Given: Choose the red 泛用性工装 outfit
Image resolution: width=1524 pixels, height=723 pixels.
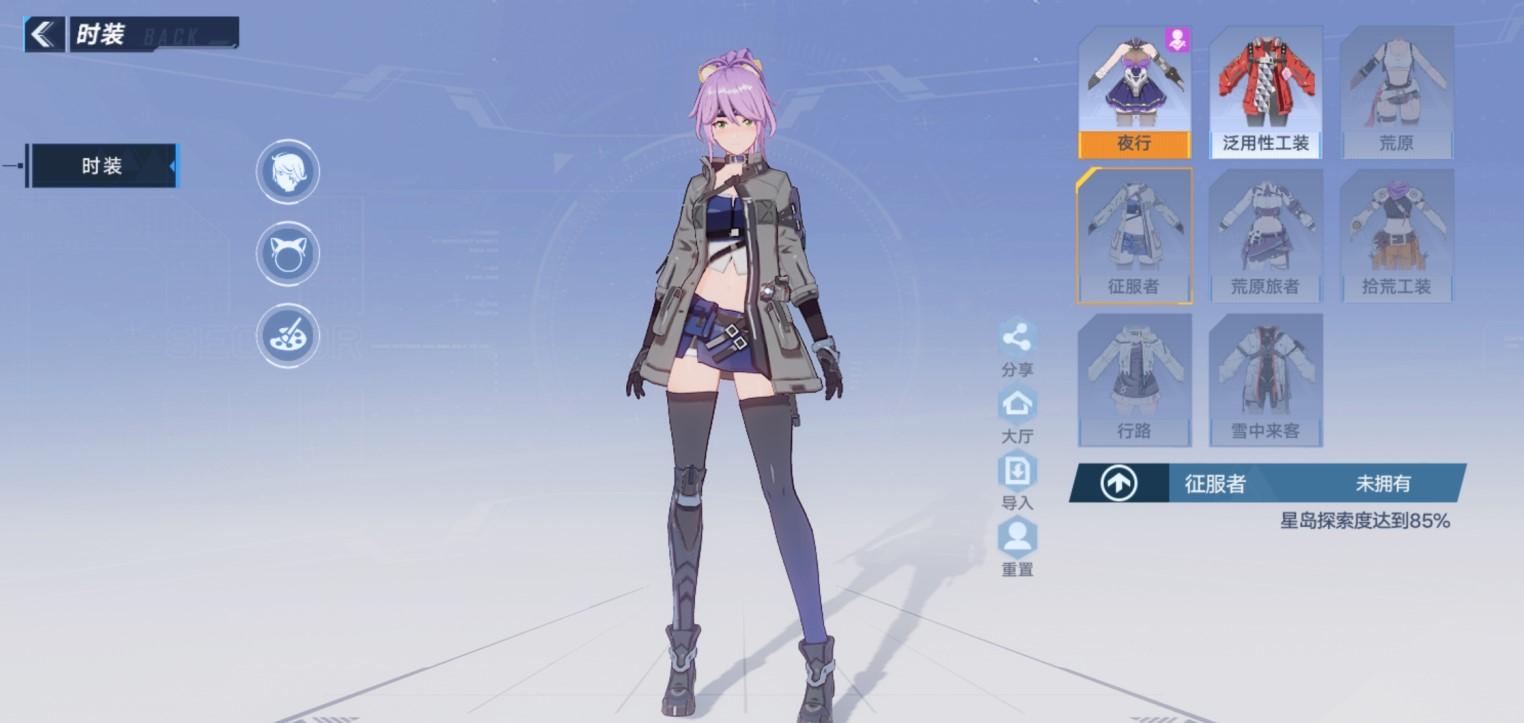Looking at the screenshot, I should (1265, 93).
